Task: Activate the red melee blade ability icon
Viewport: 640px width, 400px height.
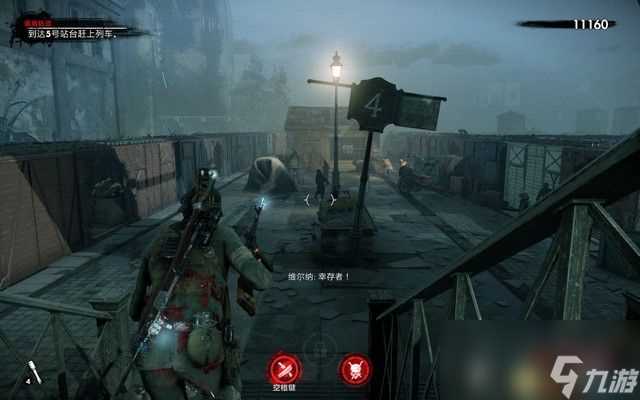Action: pyautogui.click(x=285, y=366)
